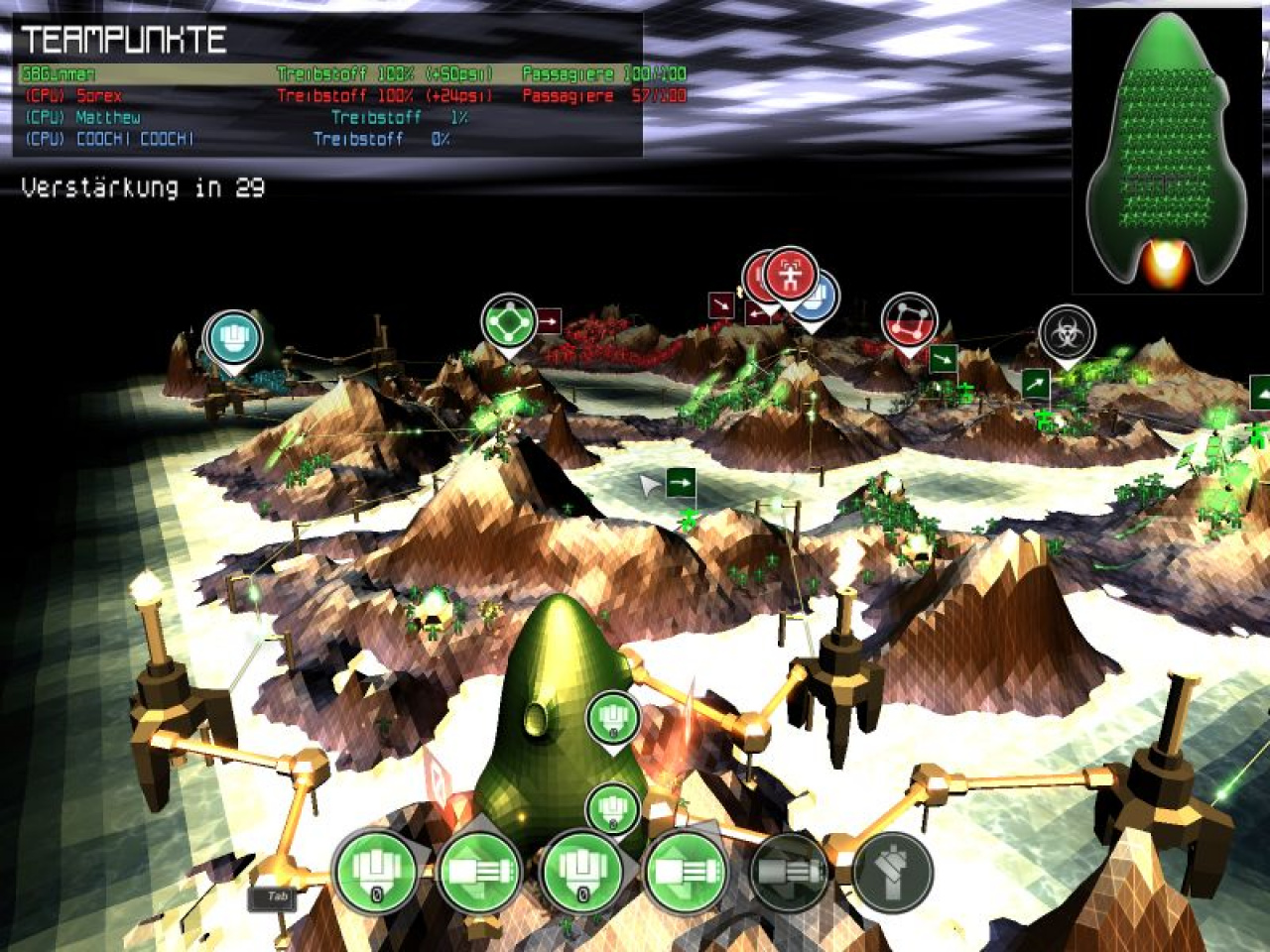
Task: Select the green diamond formation marker
Action: point(508,321)
